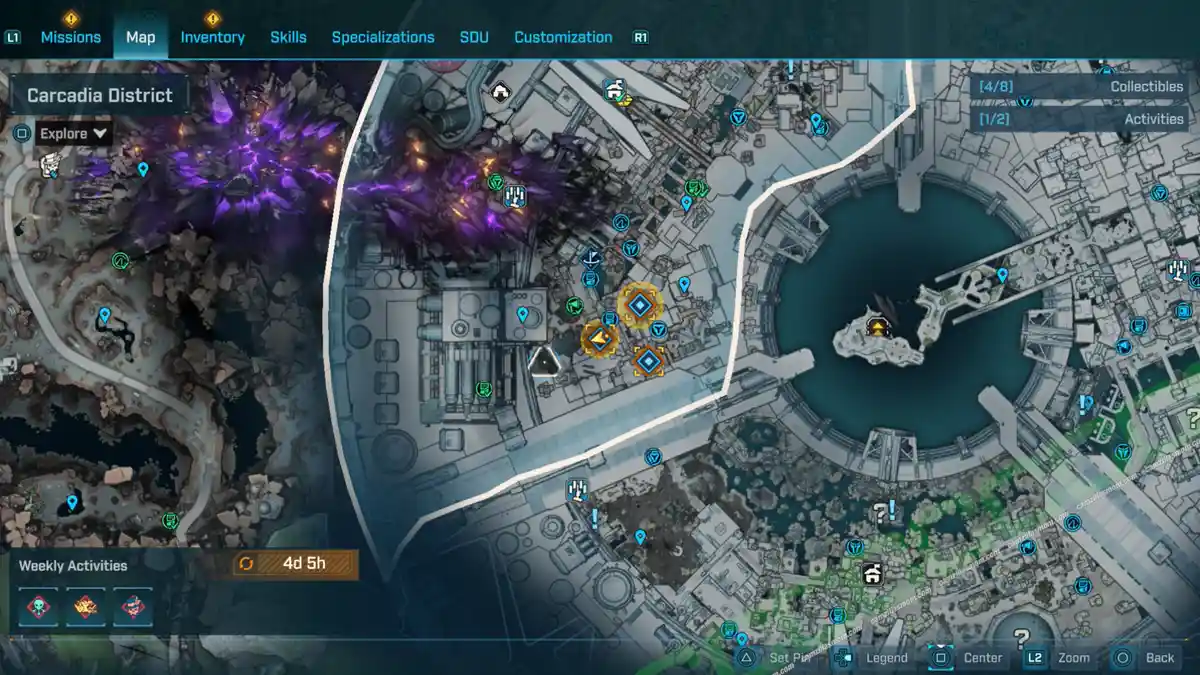Select the white house marker near the purple crystals
Screen dimensions: 1200x675
[500, 92]
